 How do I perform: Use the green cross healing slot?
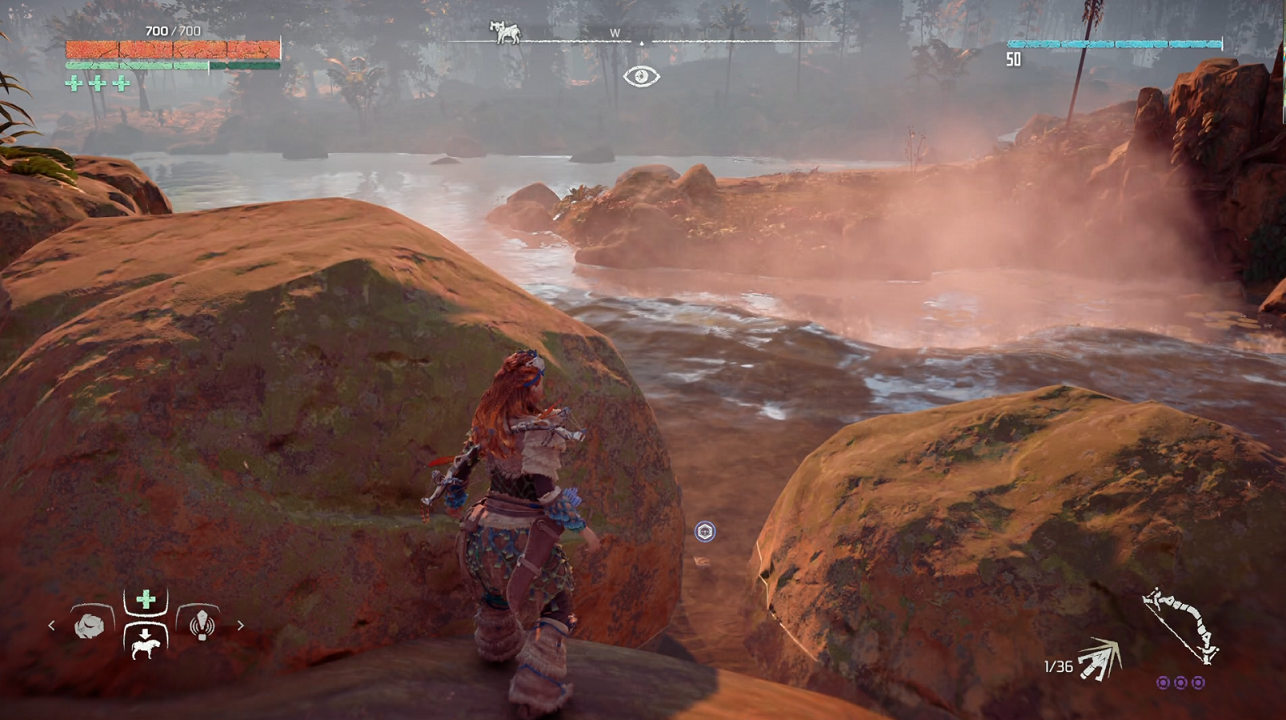[x=146, y=600]
